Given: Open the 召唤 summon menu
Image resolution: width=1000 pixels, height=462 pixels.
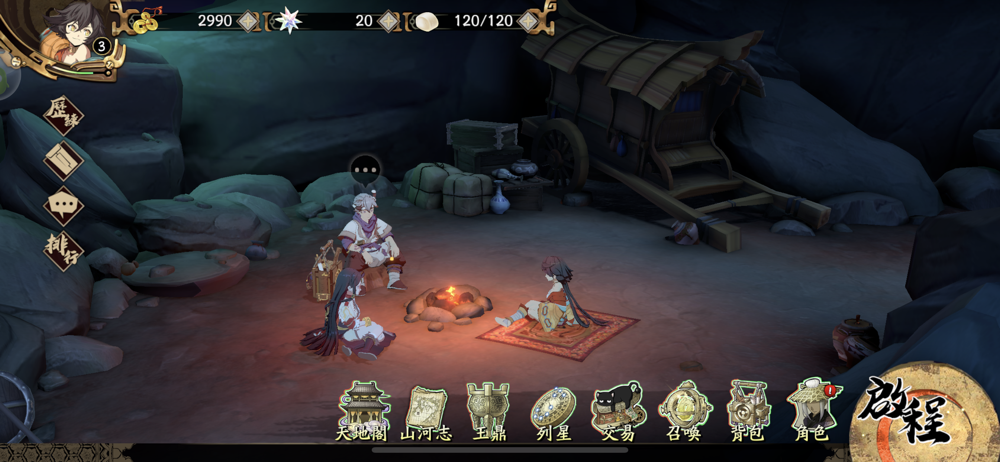Looking at the screenshot, I should [x=684, y=410].
